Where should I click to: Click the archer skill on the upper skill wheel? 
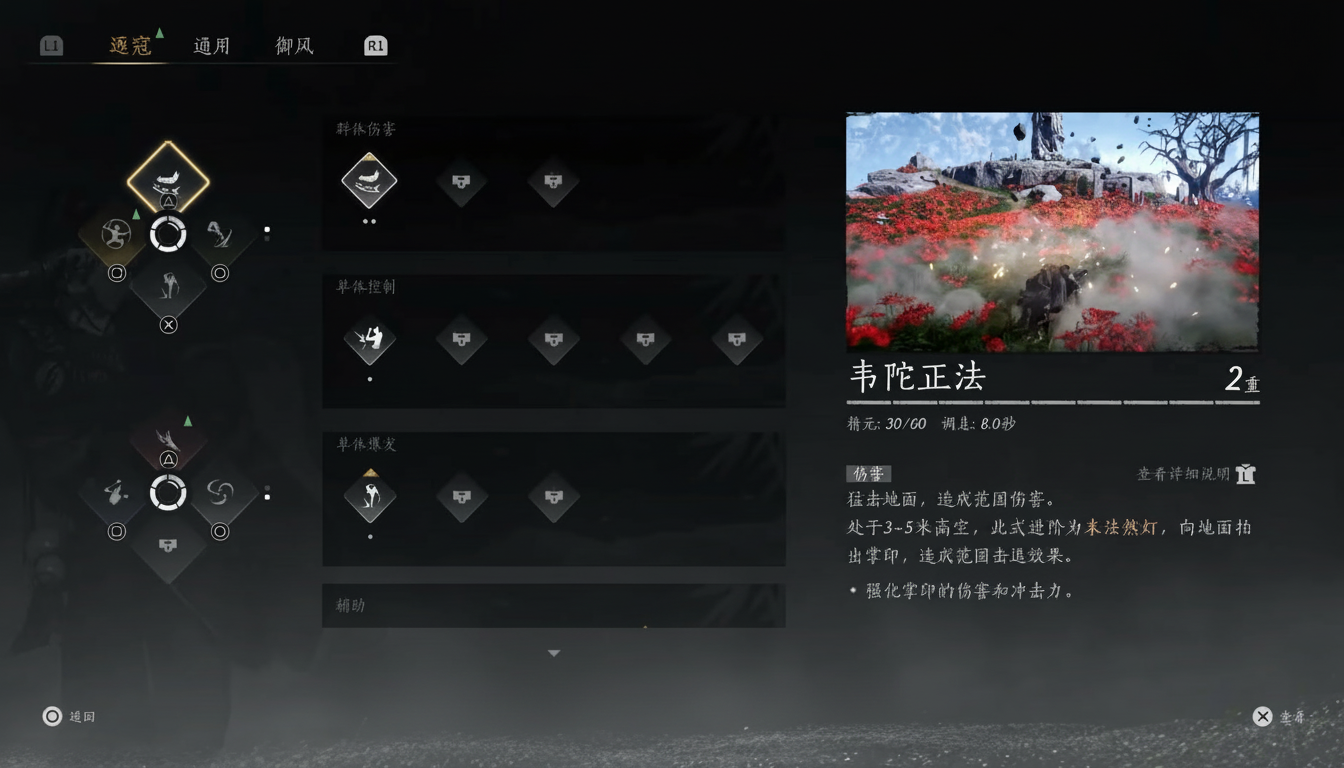(116, 235)
